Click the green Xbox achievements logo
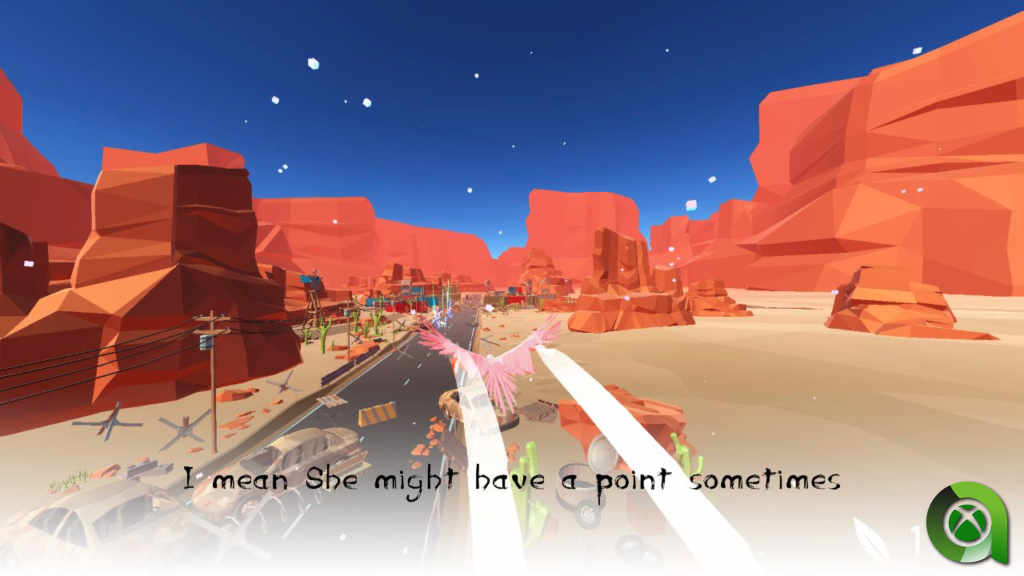This screenshot has width=1024, height=576. [x=967, y=523]
